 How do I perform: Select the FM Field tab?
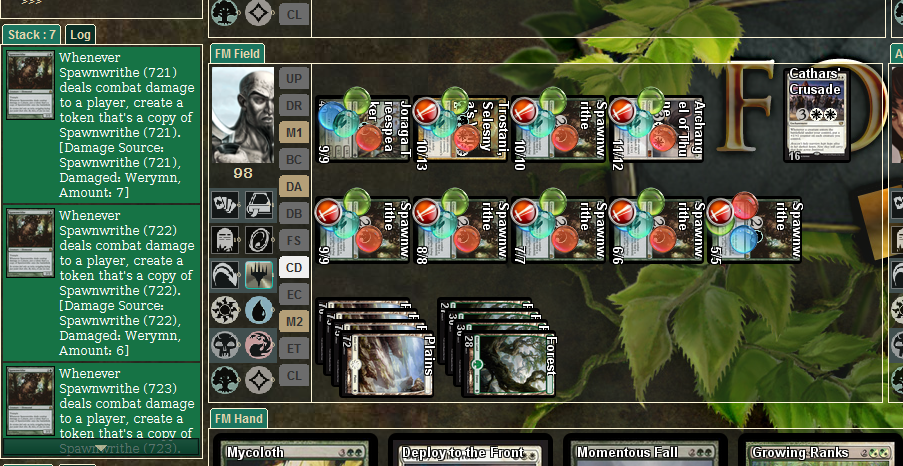pyautogui.click(x=237, y=54)
